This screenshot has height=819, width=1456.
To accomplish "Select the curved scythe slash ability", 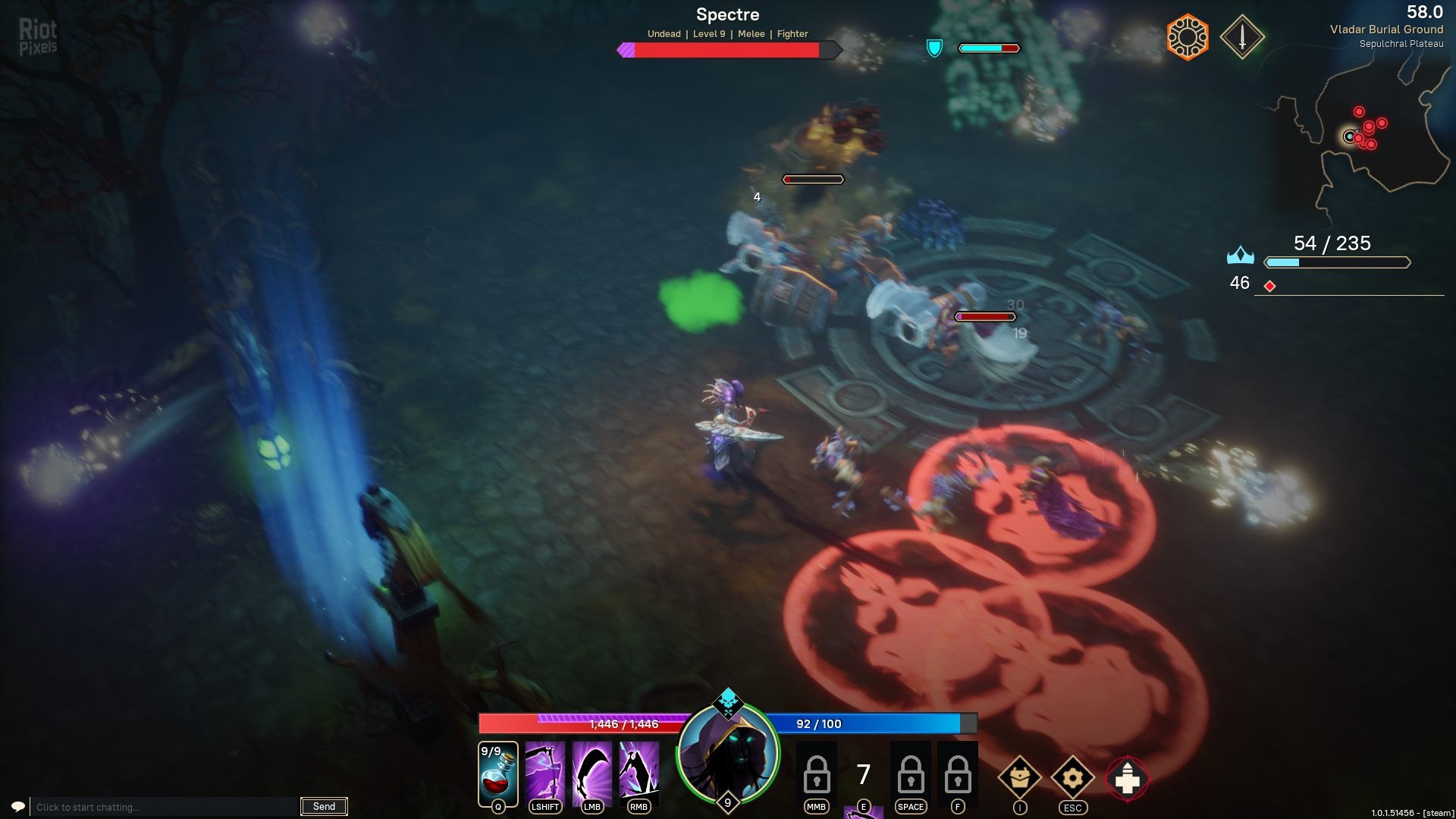I will coord(591,773).
